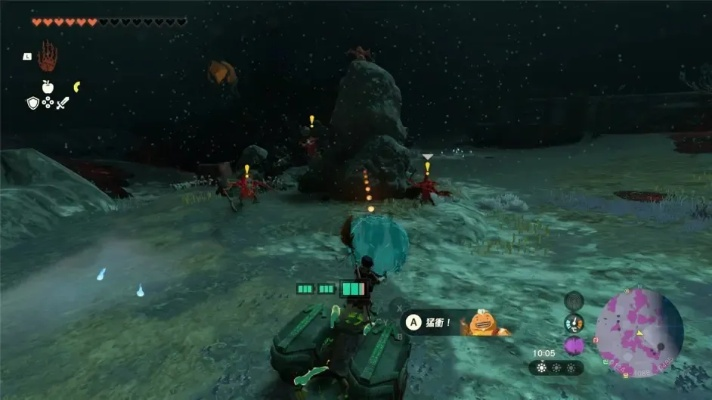
Task: Click the purple gloom indicator icon
Action: 573,345
